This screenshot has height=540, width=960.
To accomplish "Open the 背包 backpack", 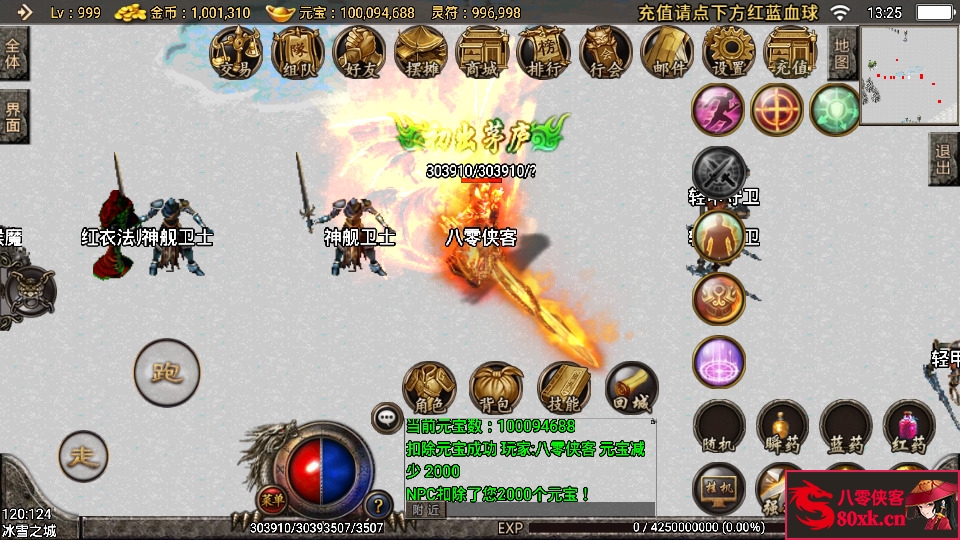I will pos(496,389).
